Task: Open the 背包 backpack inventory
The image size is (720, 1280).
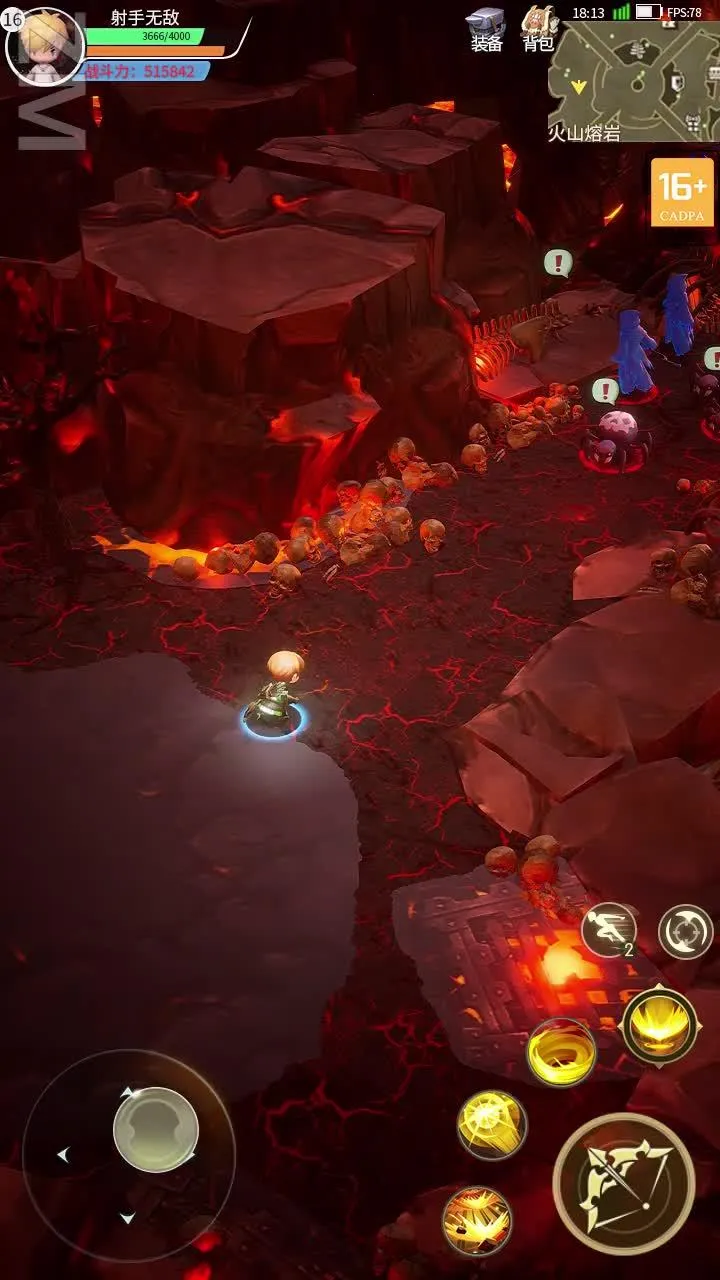Action: click(x=539, y=29)
